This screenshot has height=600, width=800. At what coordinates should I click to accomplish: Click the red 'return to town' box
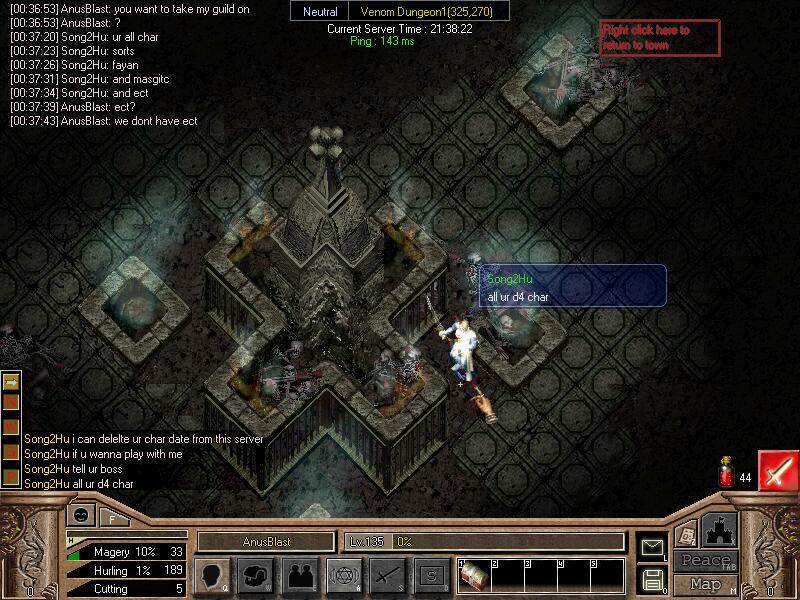pyautogui.click(x=658, y=38)
